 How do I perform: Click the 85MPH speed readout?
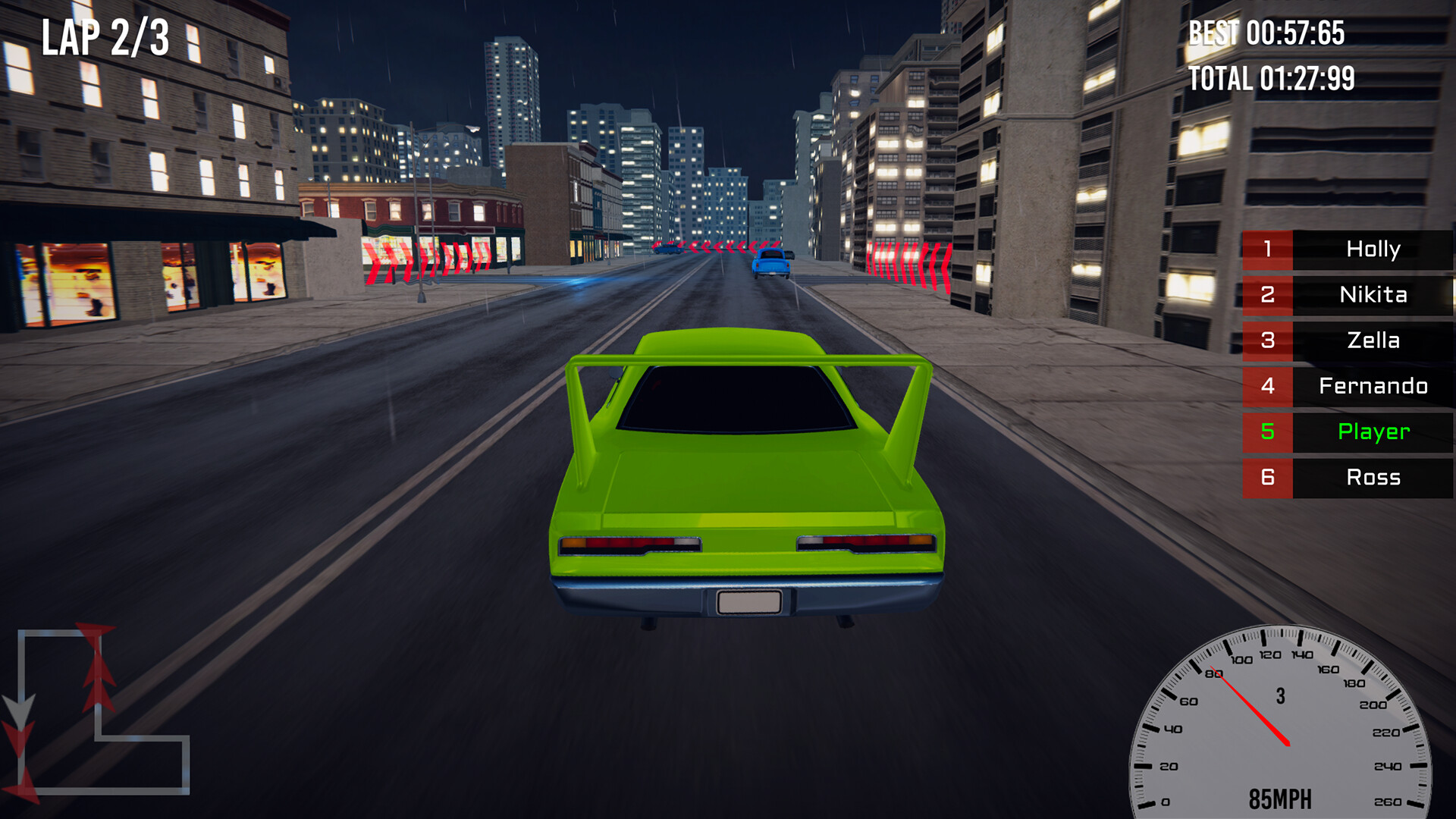coord(1282,798)
